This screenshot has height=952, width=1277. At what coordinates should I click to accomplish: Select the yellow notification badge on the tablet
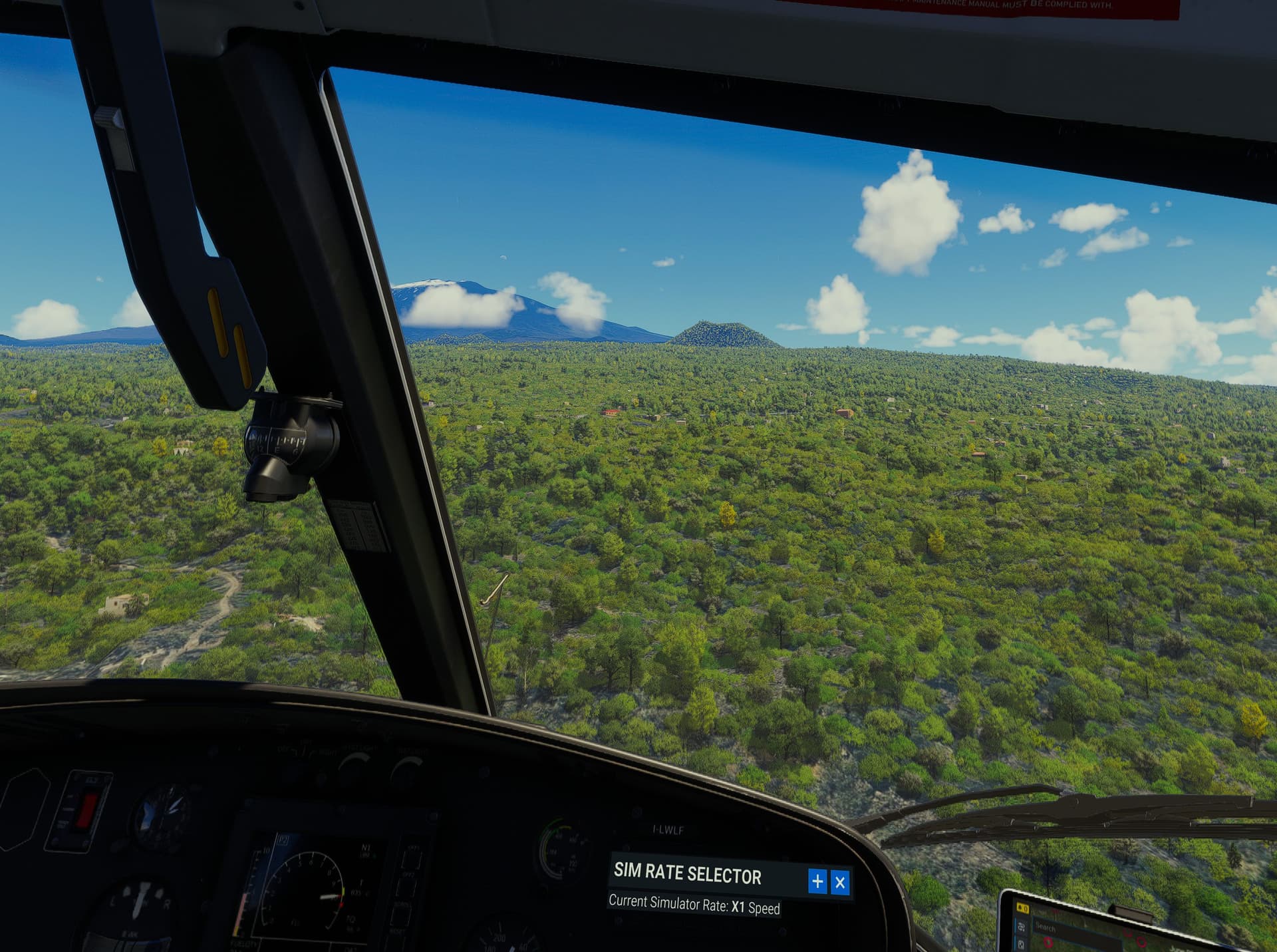[1022, 909]
